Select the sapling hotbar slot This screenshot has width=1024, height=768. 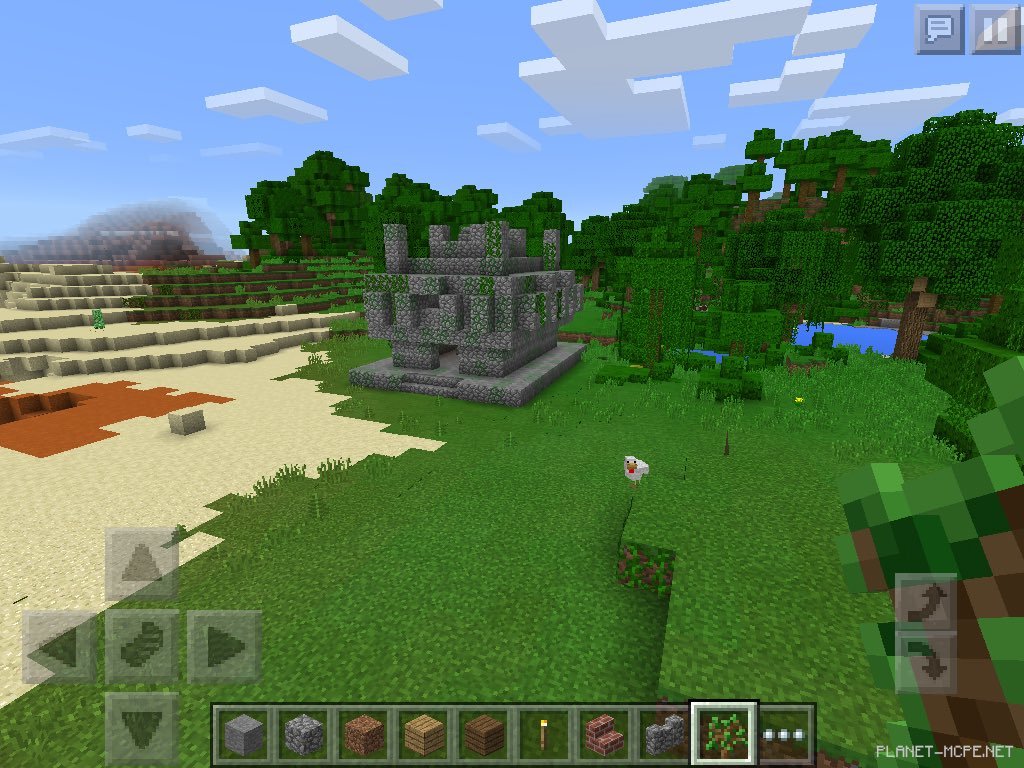[724, 733]
